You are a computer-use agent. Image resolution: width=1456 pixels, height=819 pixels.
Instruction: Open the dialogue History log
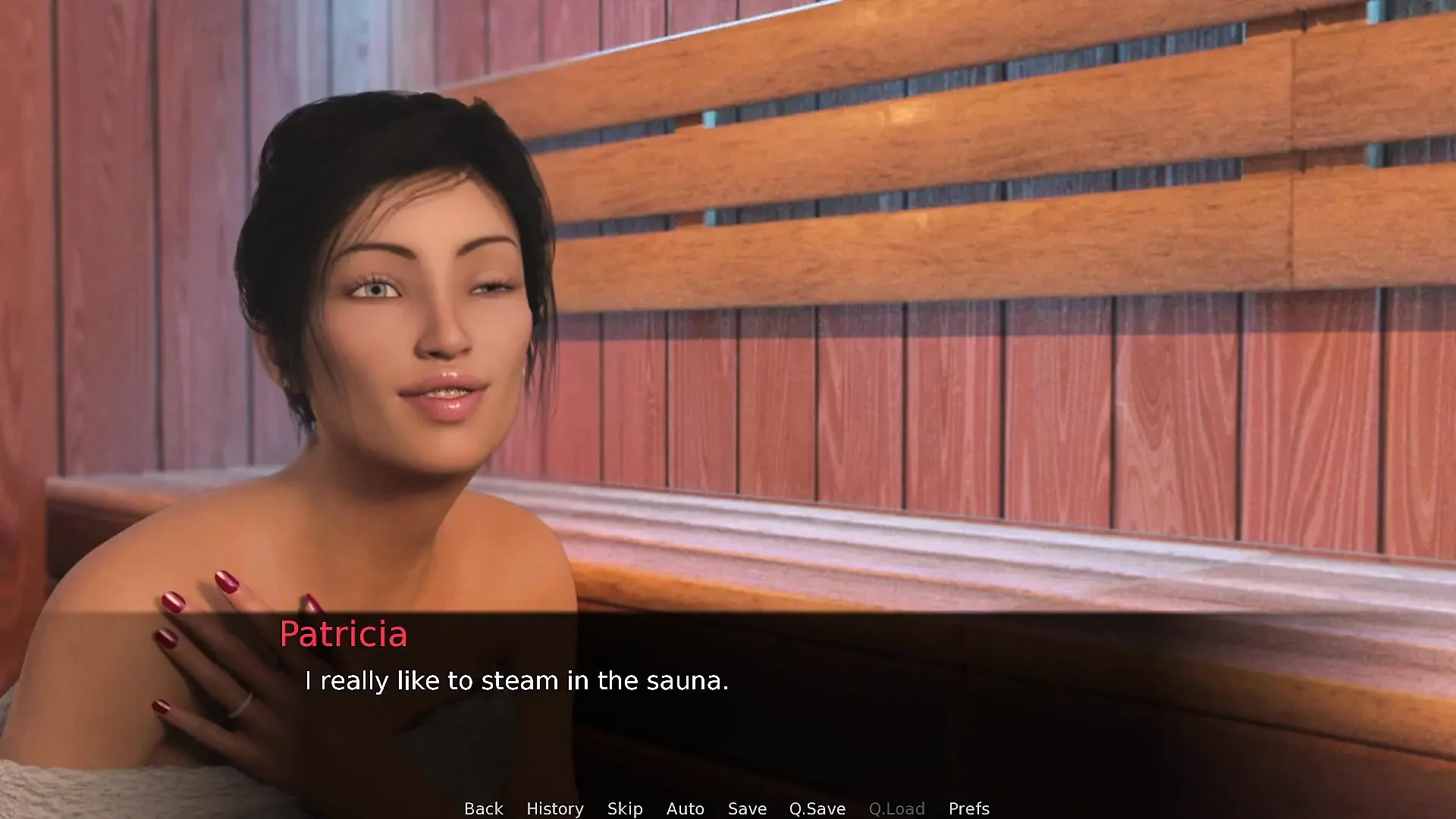554,808
